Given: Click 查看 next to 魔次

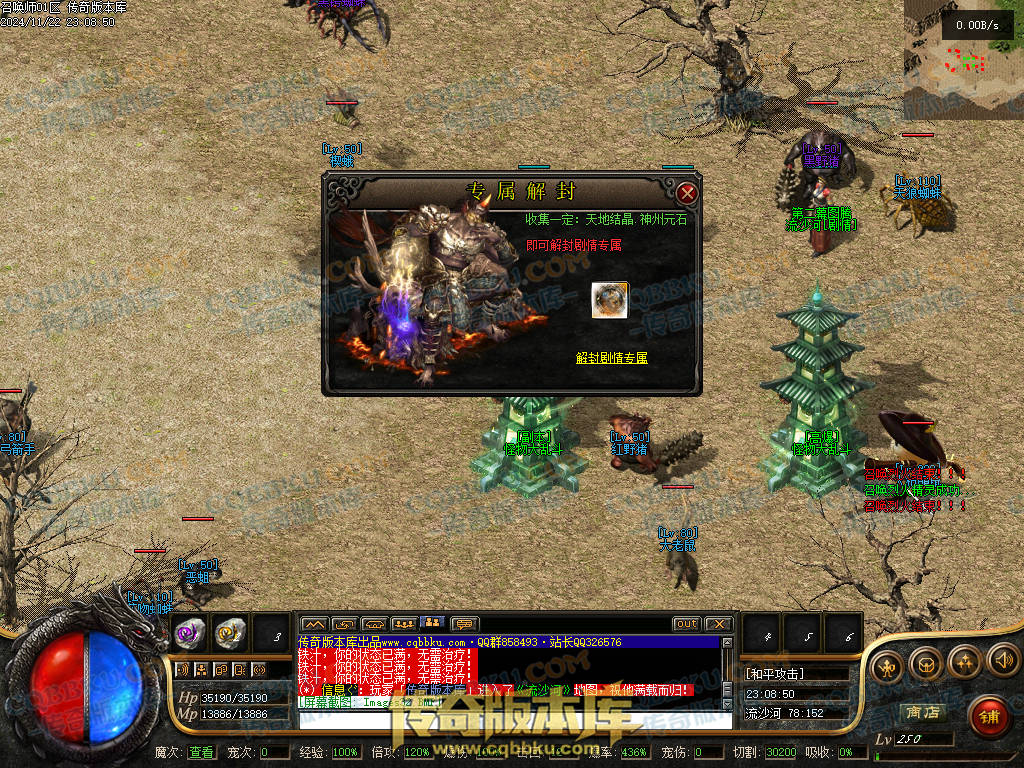Looking at the screenshot, I should (x=201, y=752).
